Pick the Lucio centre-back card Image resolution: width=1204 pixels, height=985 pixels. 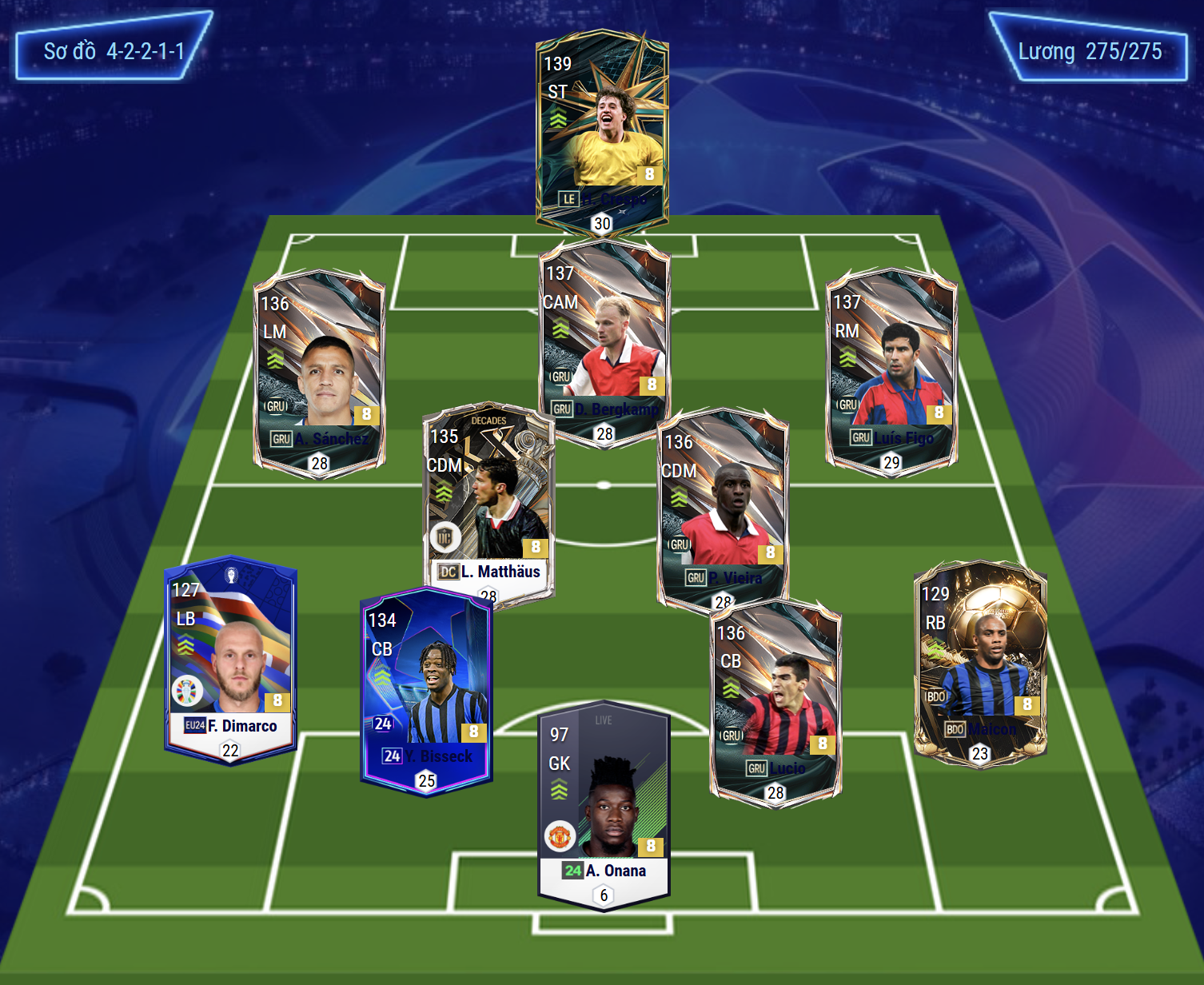click(775, 702)
